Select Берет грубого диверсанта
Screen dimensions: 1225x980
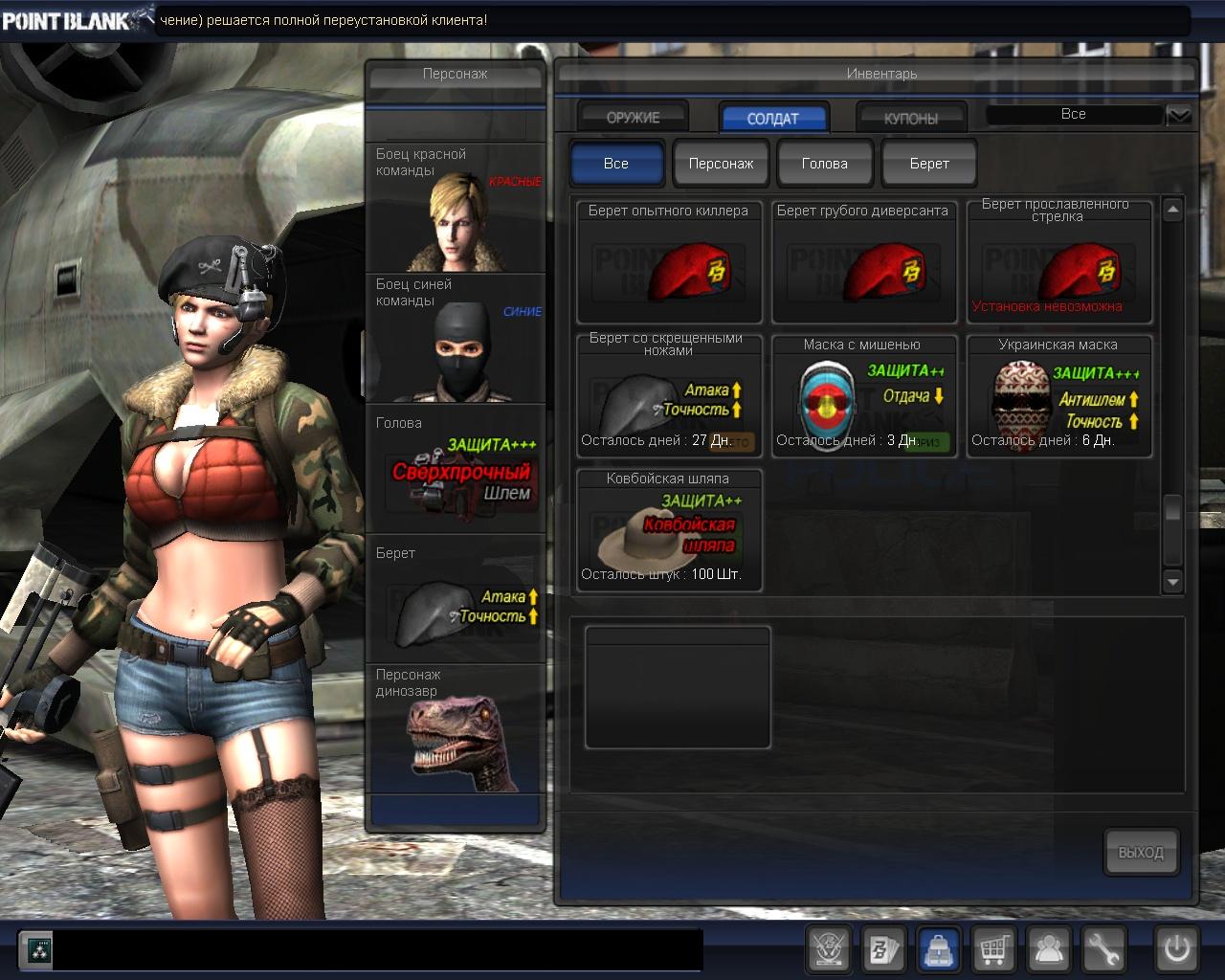pyautogui.click(x=863, y=261)
